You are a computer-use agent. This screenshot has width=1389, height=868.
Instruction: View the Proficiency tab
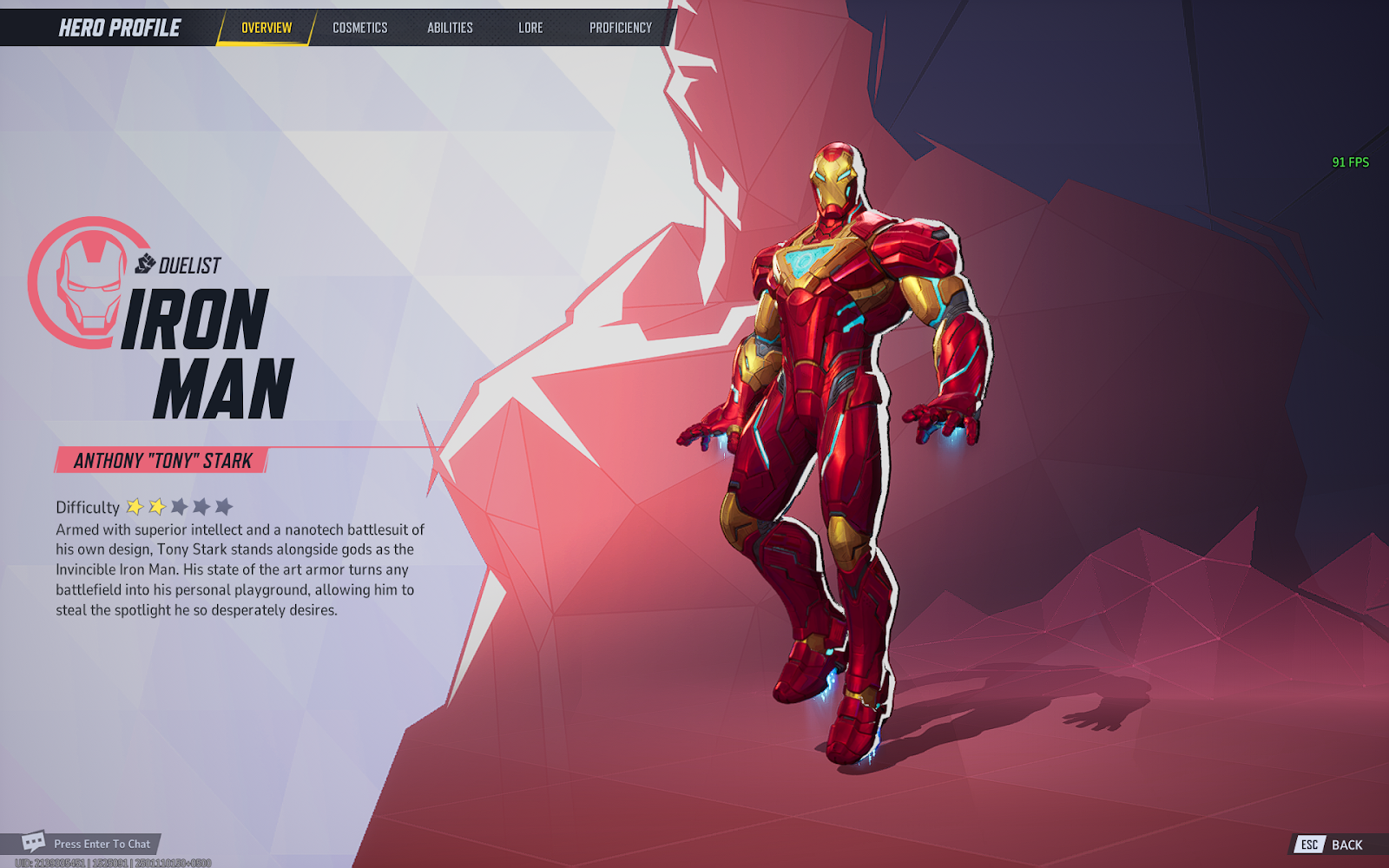[620, 28]
